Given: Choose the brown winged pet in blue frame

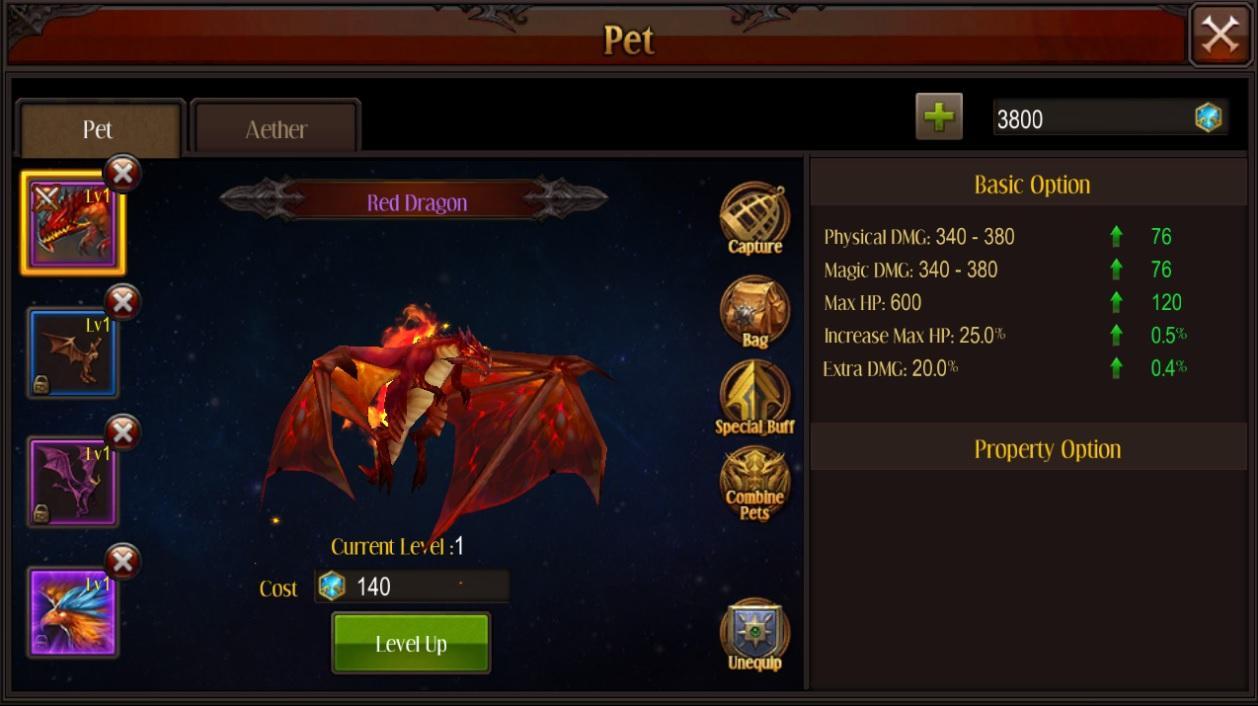Looking at the screenshot, I should click(x=73, y=353).
